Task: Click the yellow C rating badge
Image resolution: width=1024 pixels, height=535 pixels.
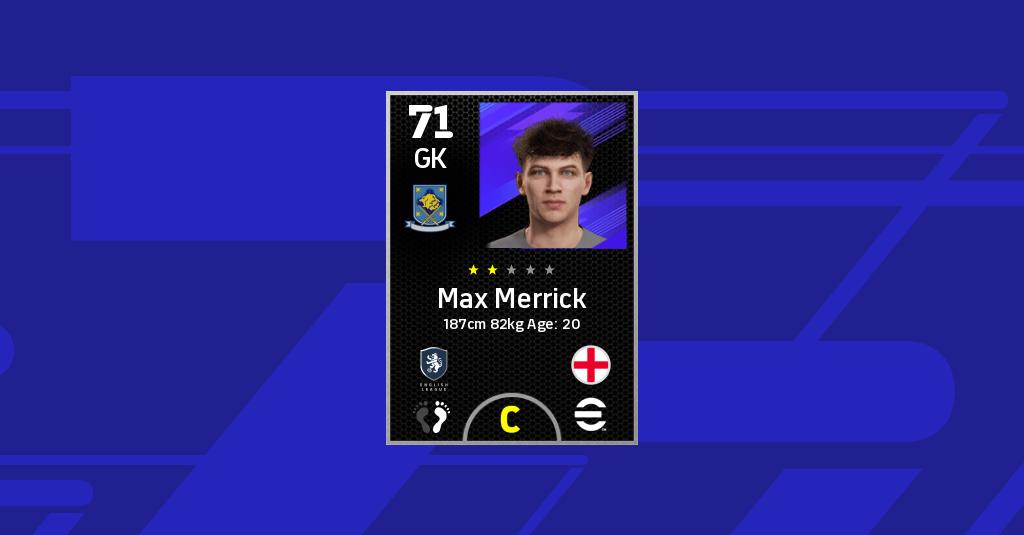Action: tap(511, 420)
